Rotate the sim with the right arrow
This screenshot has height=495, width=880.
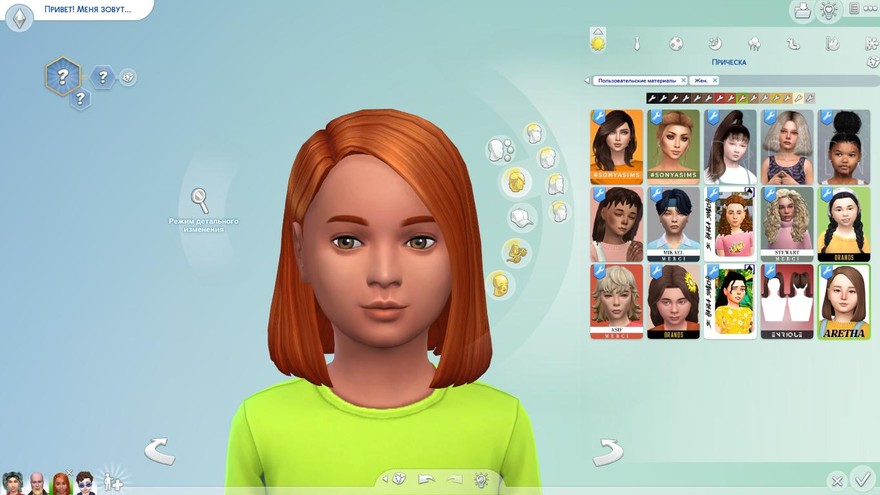click(x=608, y=452)
